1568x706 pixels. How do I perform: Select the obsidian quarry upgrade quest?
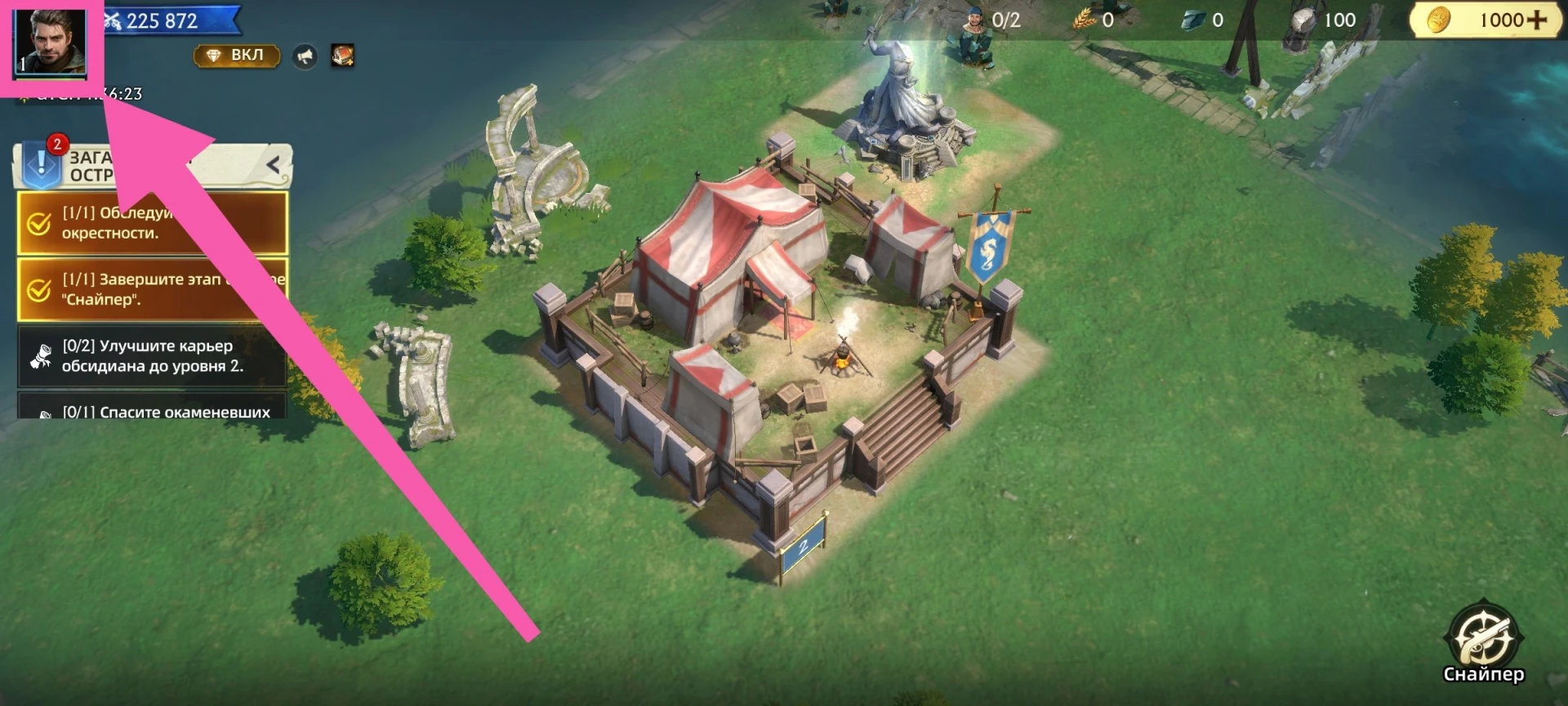coord(152,356)
